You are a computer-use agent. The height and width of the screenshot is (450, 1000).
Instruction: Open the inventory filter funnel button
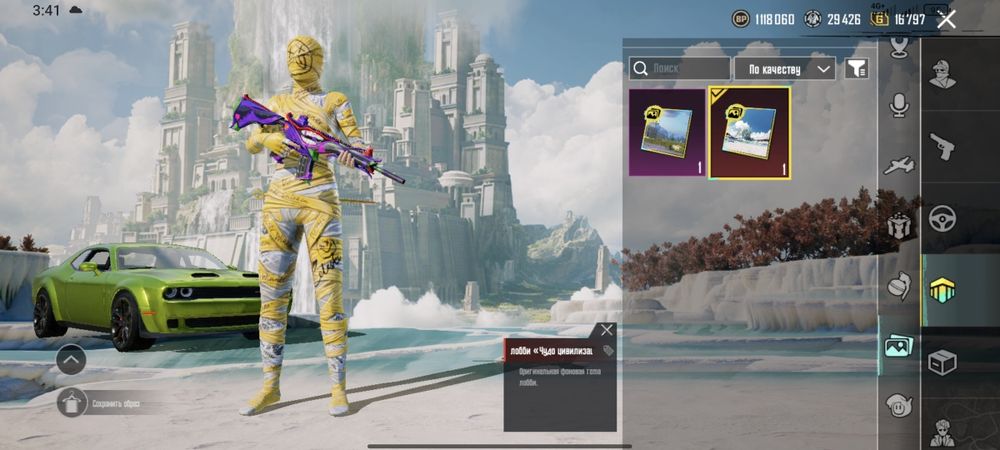(x=857, y=68)
